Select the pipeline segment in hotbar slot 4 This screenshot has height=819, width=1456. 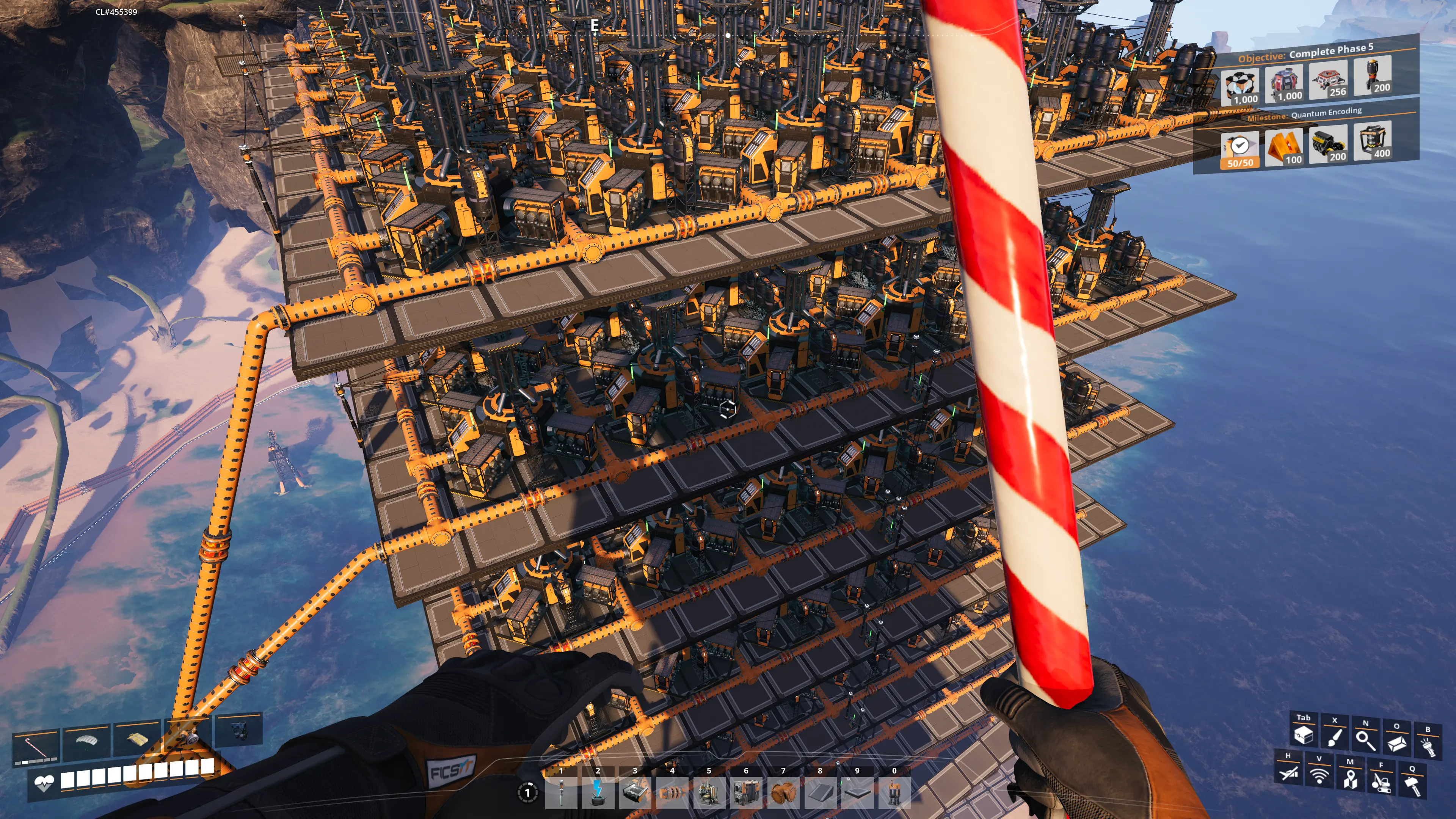672,792
